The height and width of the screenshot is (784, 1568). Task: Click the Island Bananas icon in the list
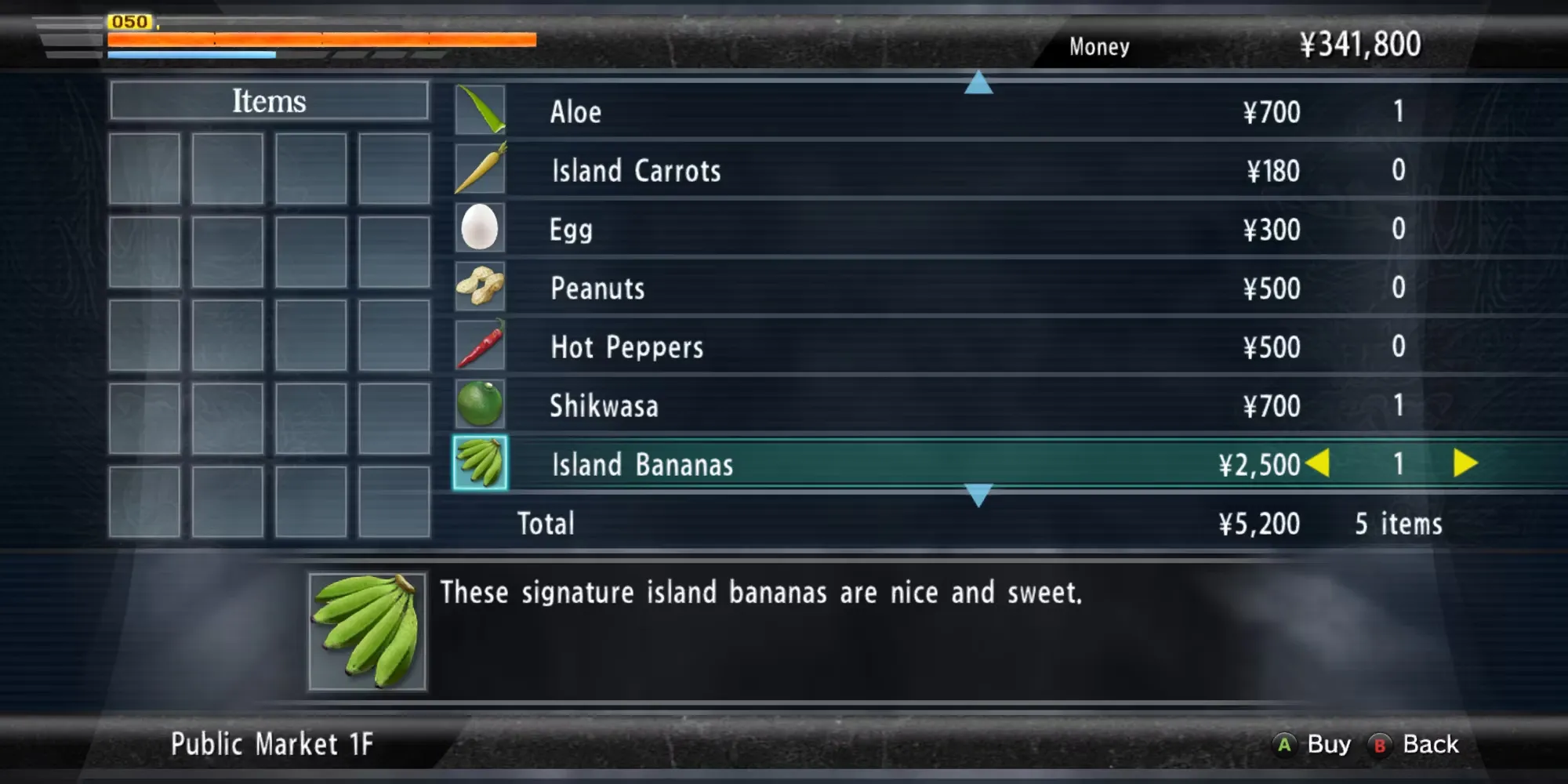click(480, 463)
